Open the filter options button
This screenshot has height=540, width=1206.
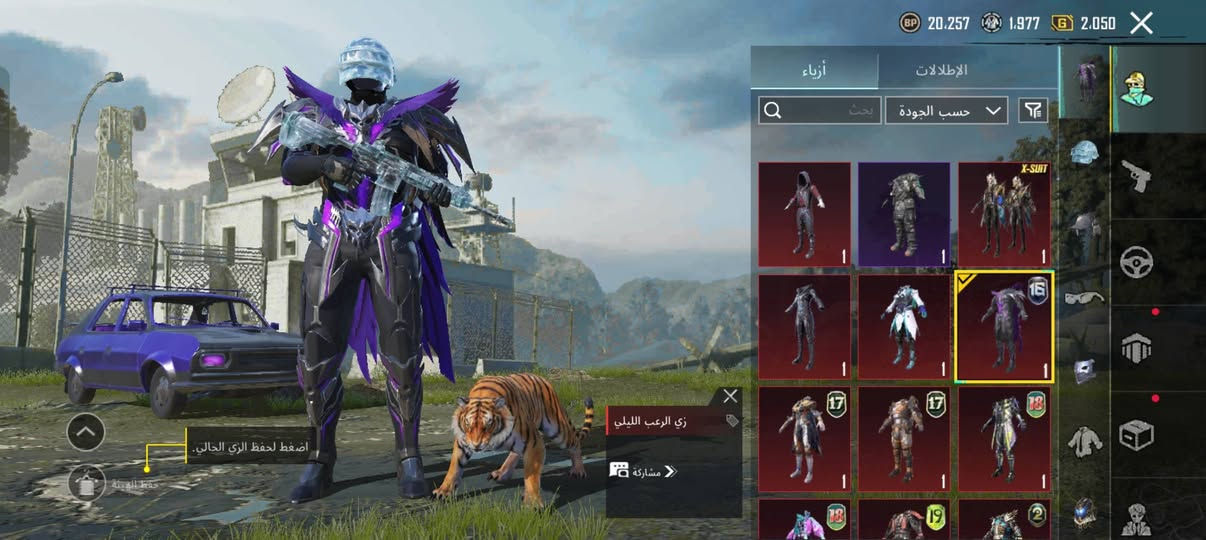[x=1033, y=110]
